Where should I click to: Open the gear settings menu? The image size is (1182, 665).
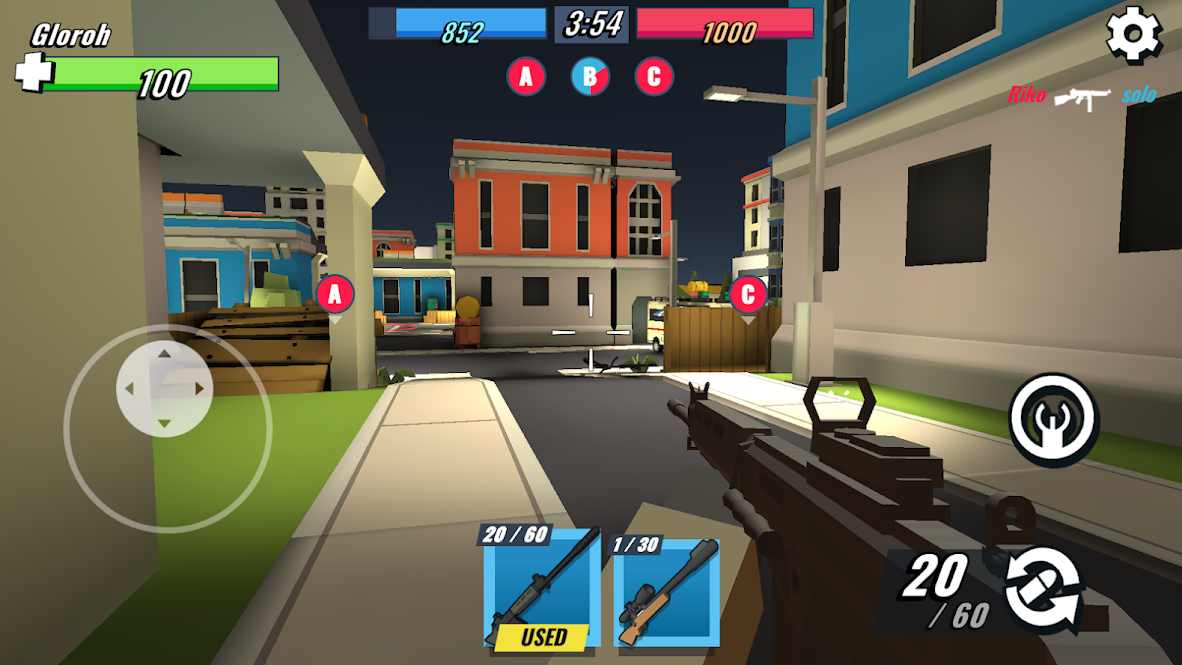[x=1134, y=36]
